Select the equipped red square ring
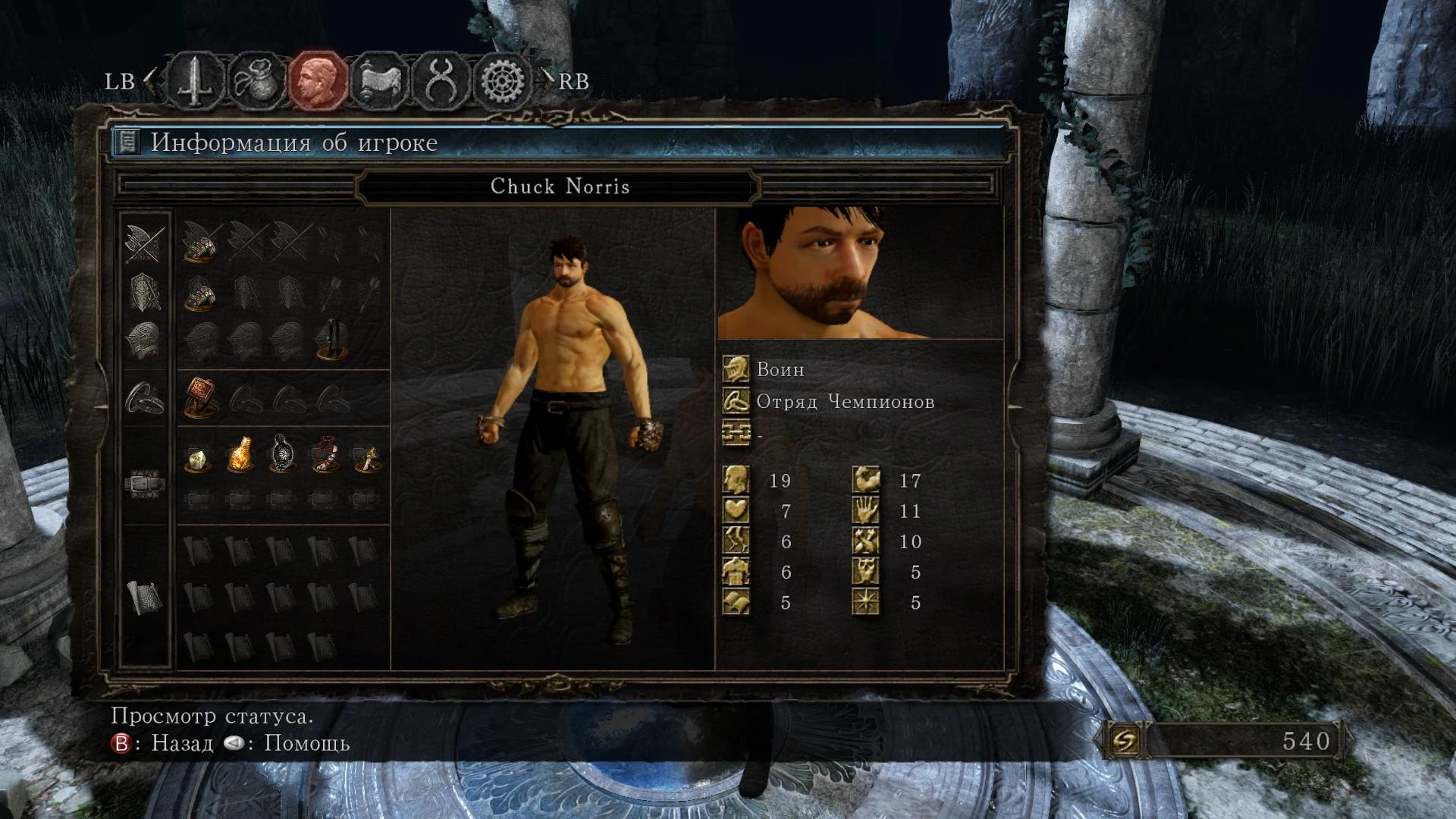1456x819 pixels. tap(200, 397)
